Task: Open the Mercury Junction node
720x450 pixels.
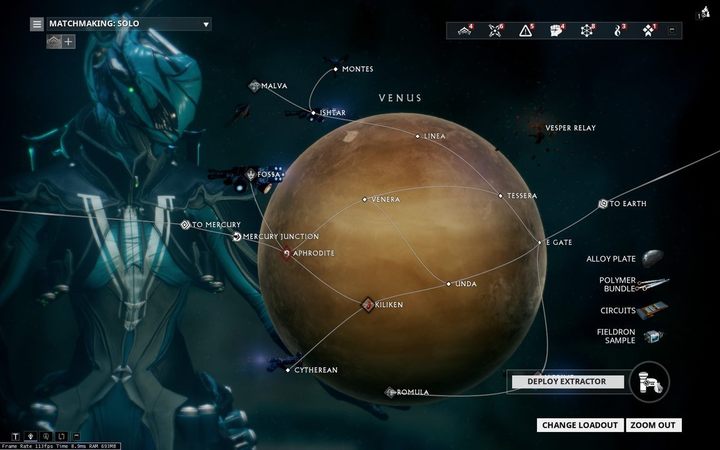Action: [237, 237]
